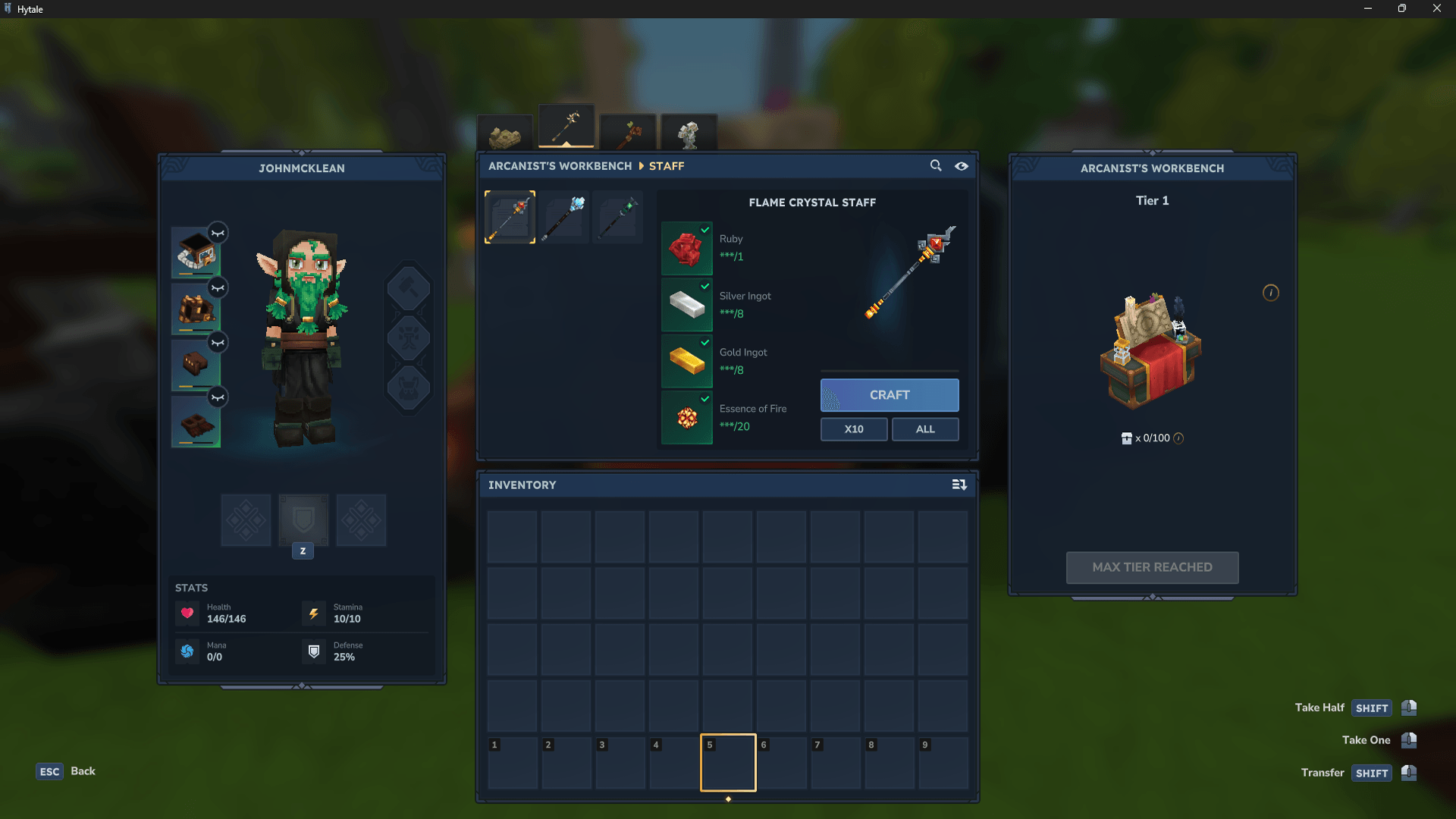Sort the inventory with the sort icon
The image size is (1456, 819).
click(x=959, y=485)
